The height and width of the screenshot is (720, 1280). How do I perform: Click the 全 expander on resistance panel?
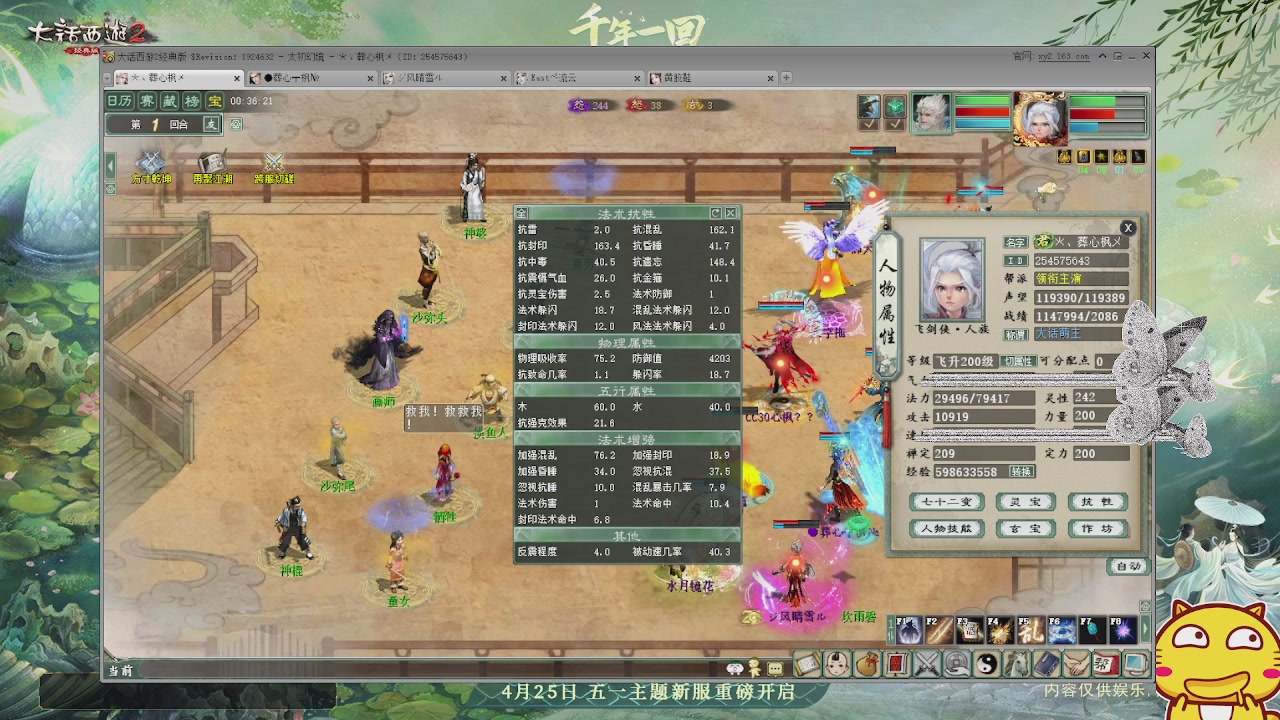pyautogui.click(x=521, y=213)
